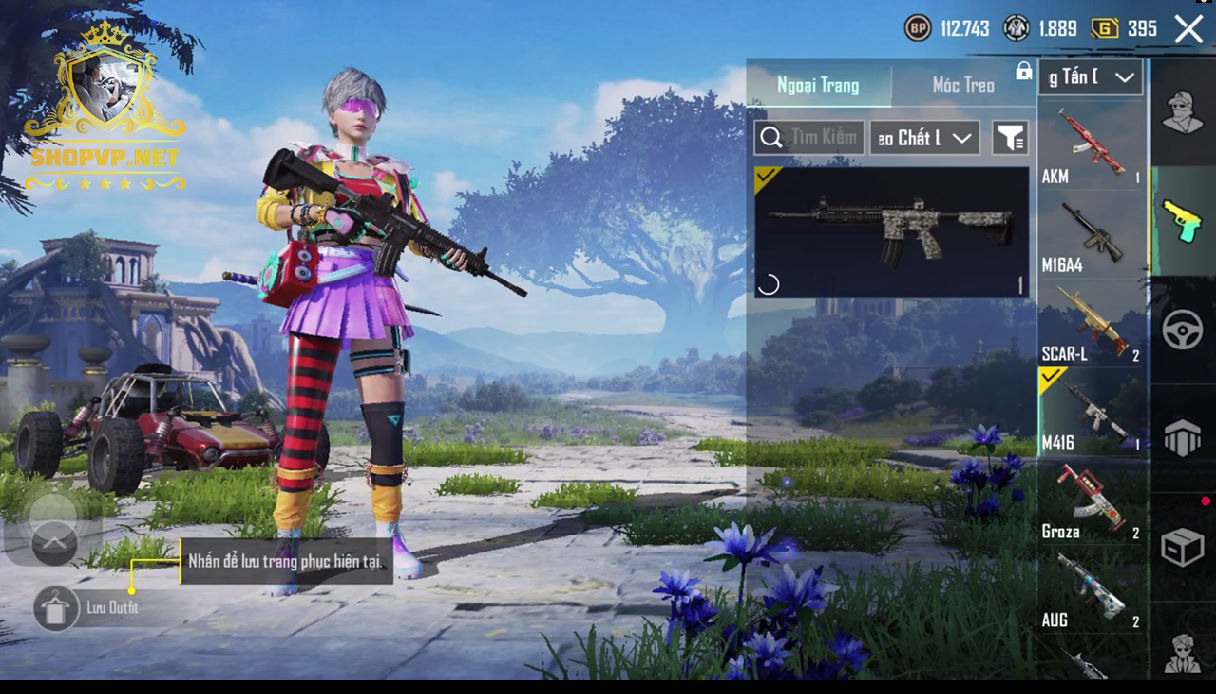Image resolution: width=1216 pixels, height=694 pixels.
Task: Switch to the Ngoại Trang tab
Action: [819, 86]
